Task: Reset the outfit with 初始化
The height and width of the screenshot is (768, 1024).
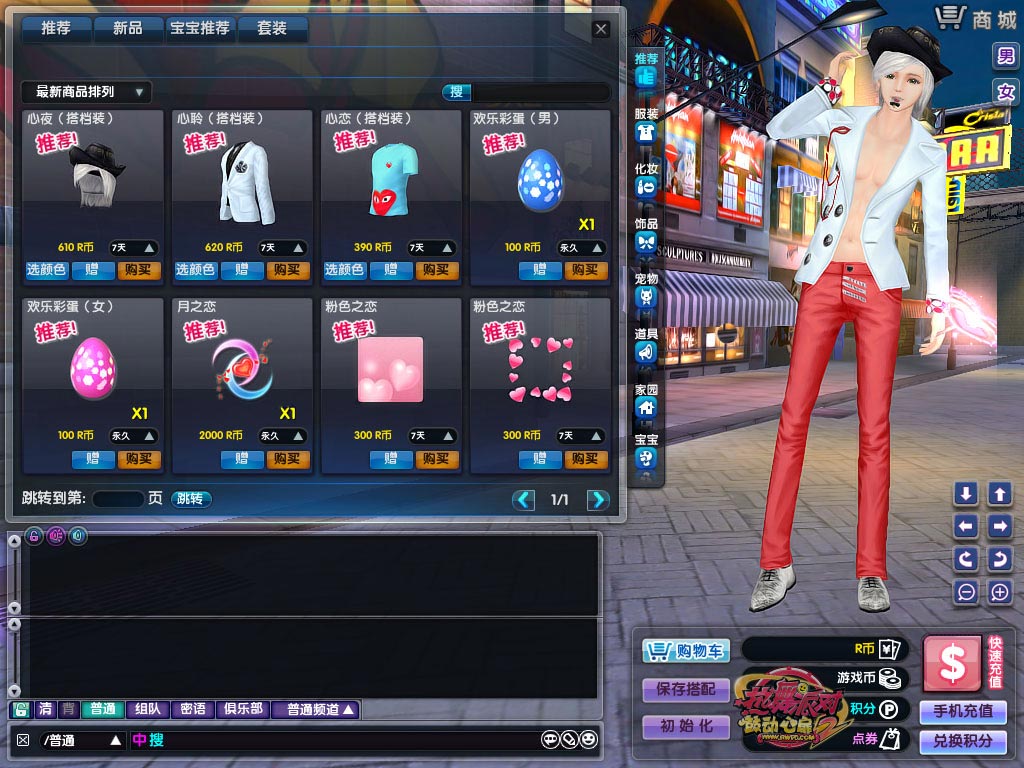Action: point(686,727)
